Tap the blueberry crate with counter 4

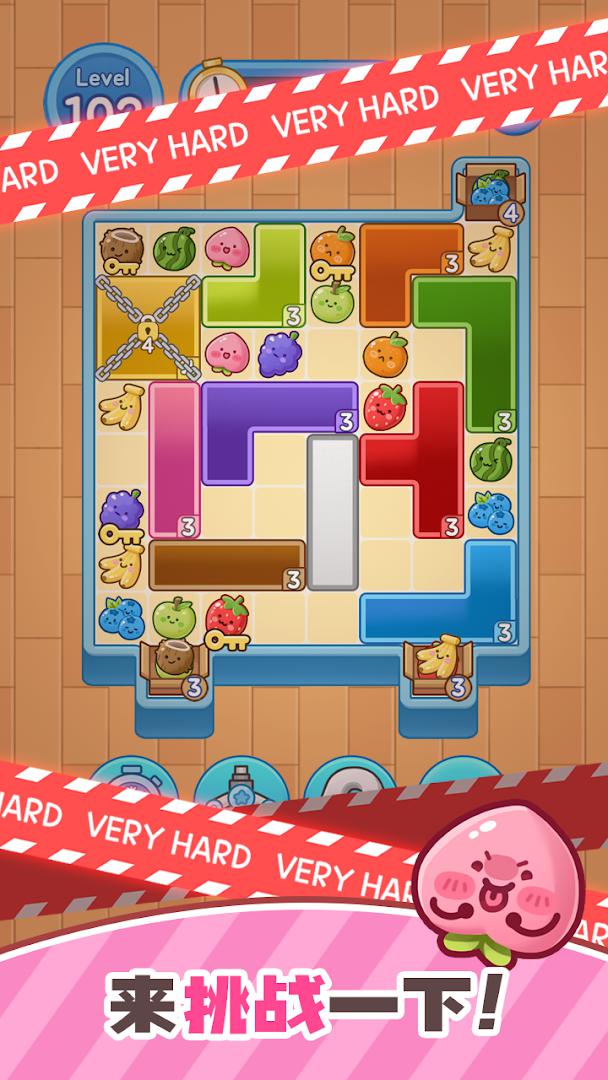[490, 192]
